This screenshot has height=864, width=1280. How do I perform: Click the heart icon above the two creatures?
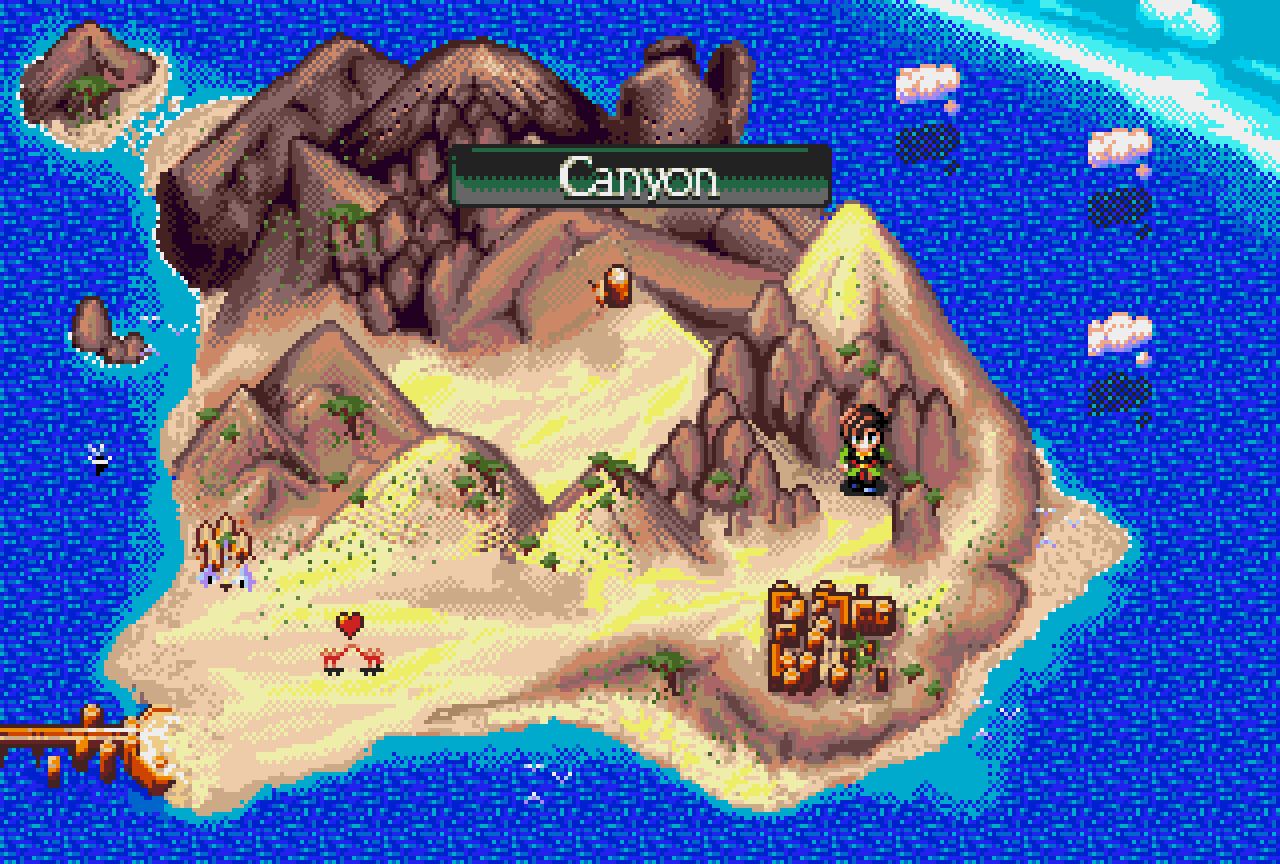click(350, 622)
